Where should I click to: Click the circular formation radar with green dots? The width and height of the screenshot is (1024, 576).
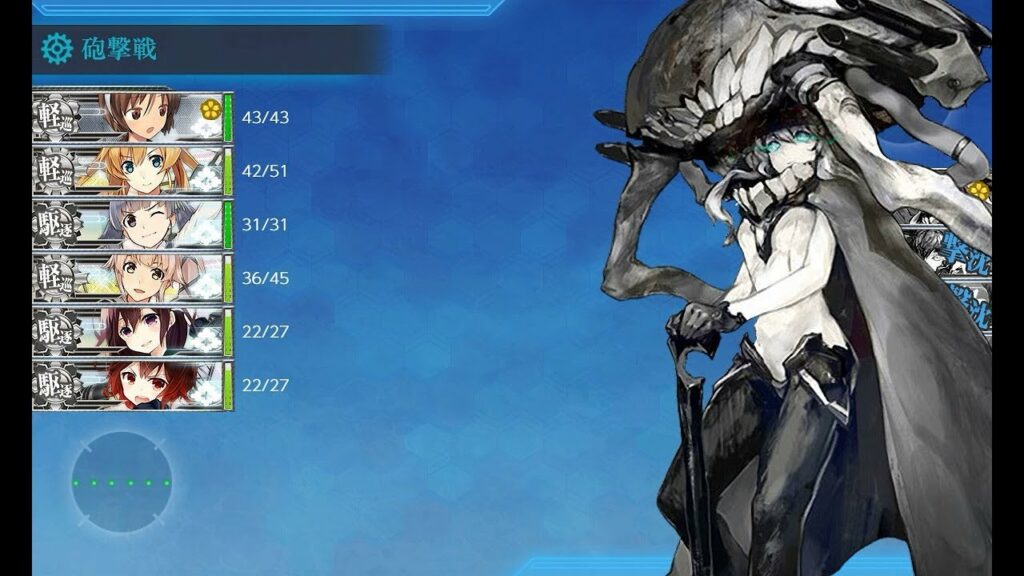pos(121,482)
